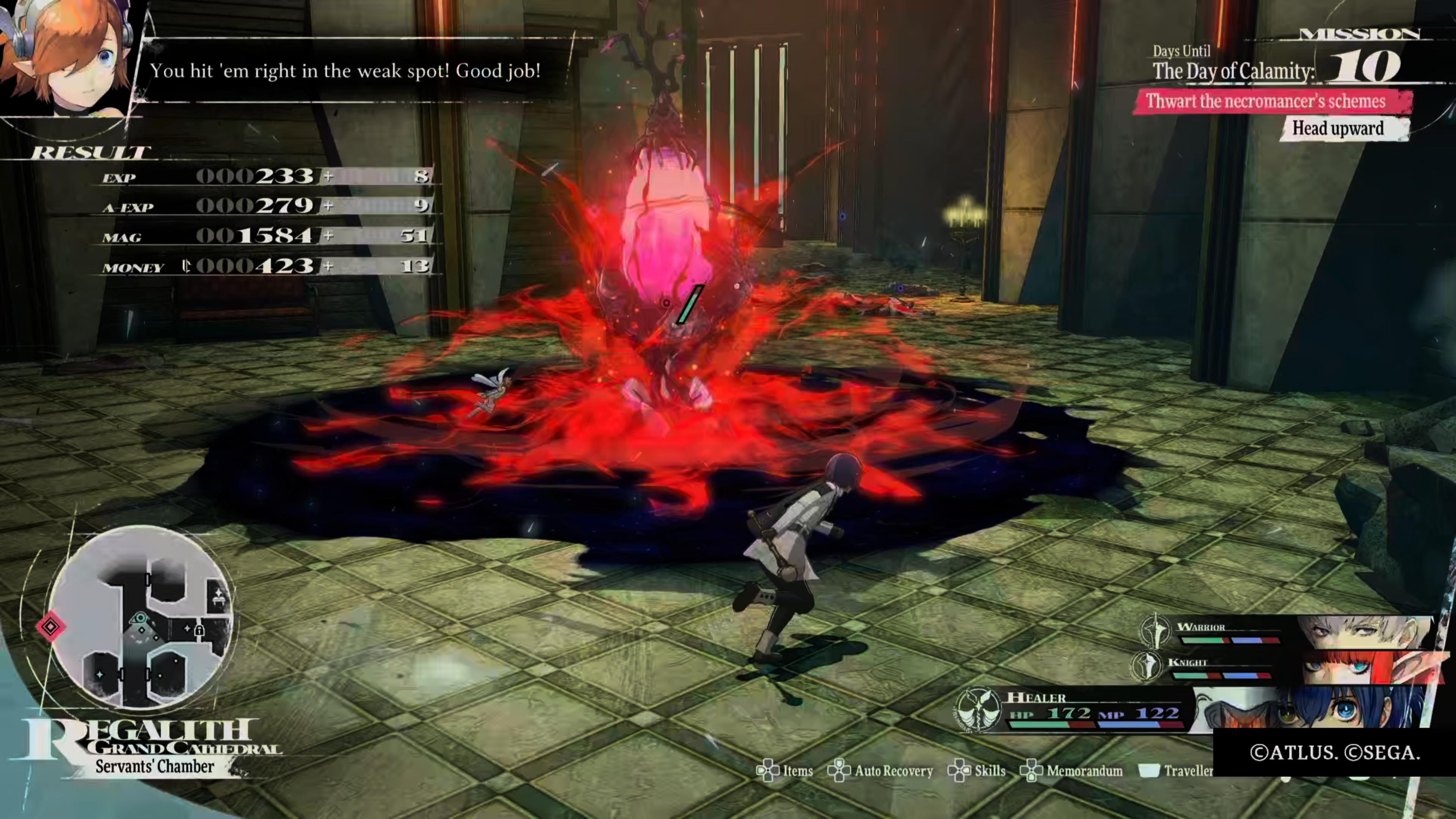Open the Skills shortcut
This screenshot has width=1456, height=819.
tap(977, 771)
